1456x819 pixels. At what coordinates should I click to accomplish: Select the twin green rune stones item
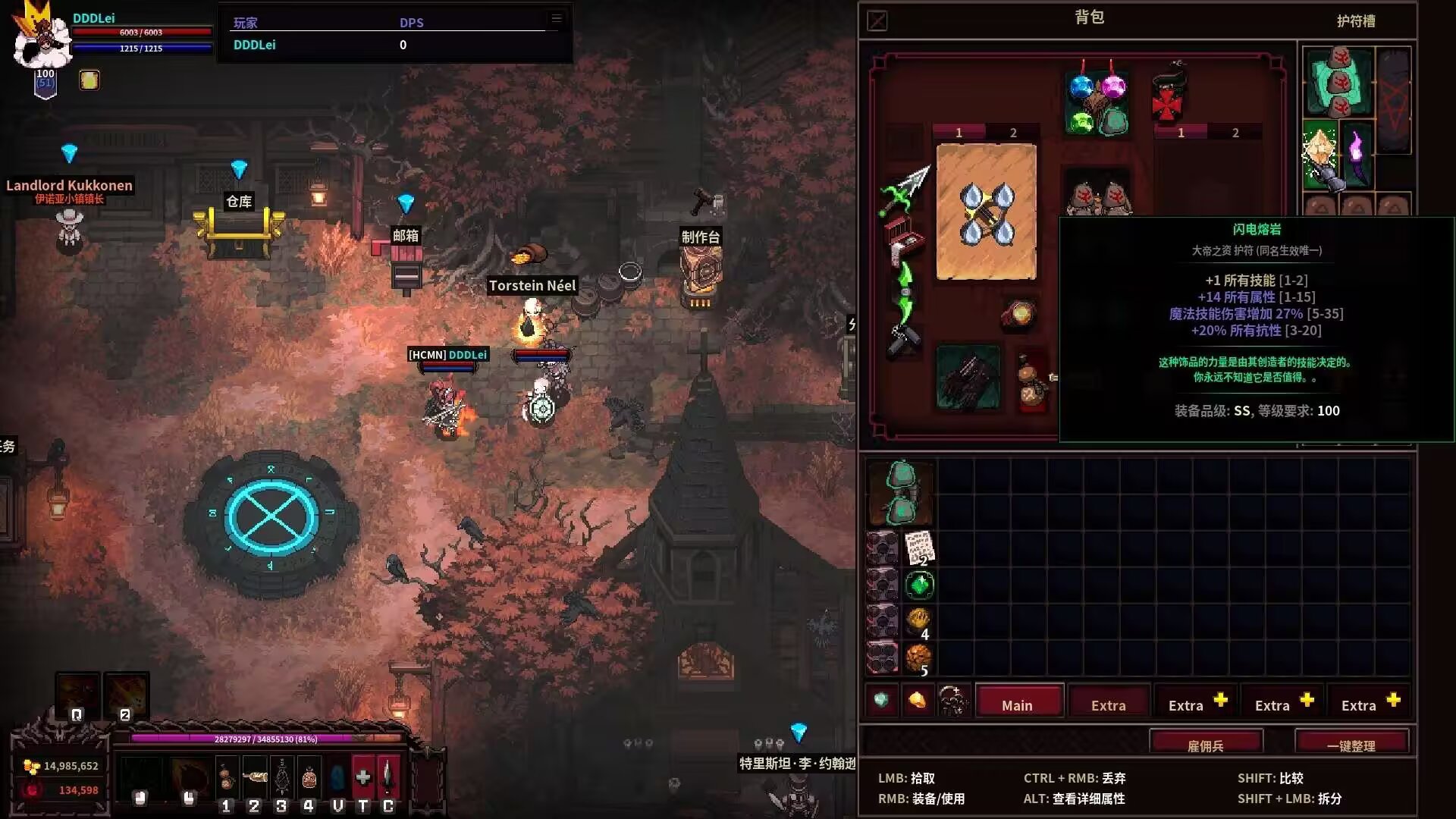902,493
